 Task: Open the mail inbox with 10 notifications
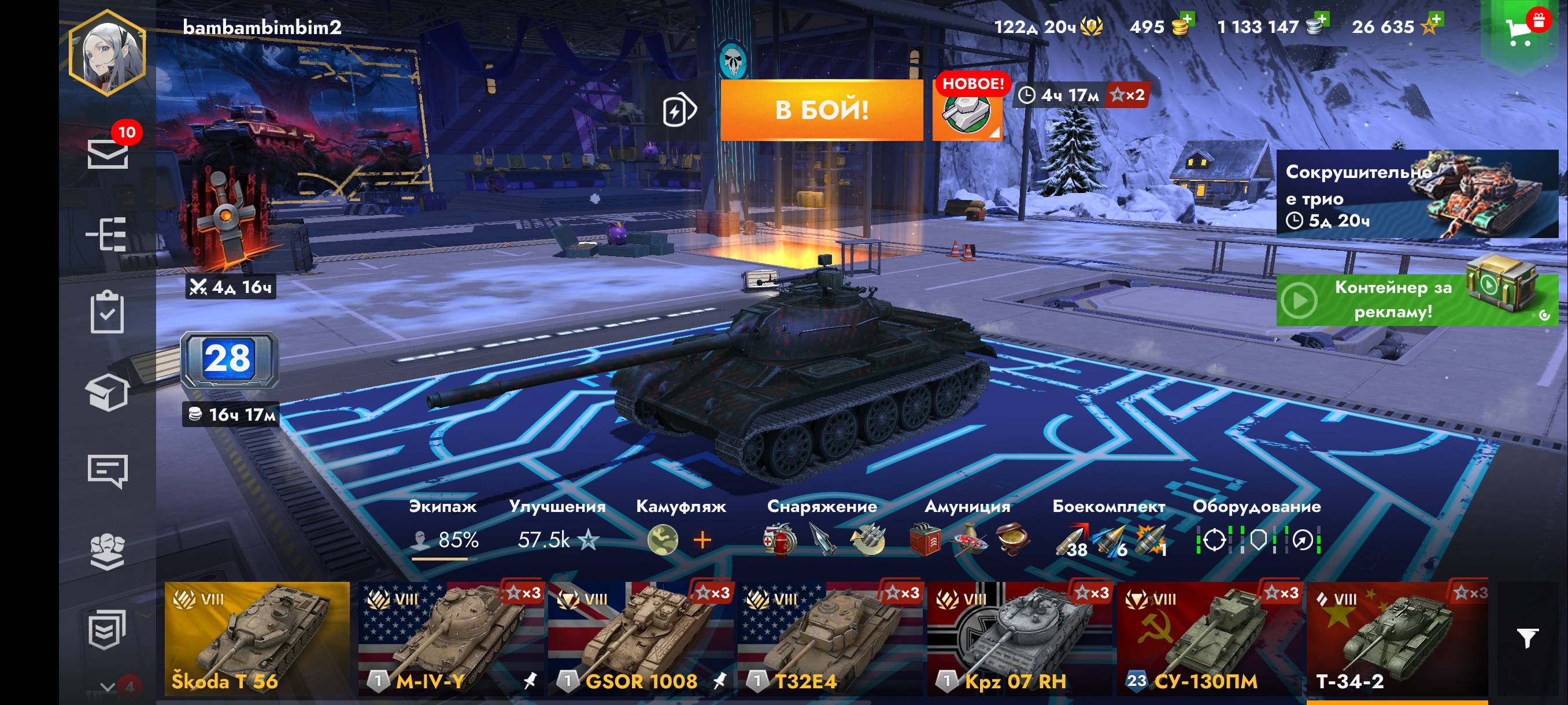click(108, 153)
